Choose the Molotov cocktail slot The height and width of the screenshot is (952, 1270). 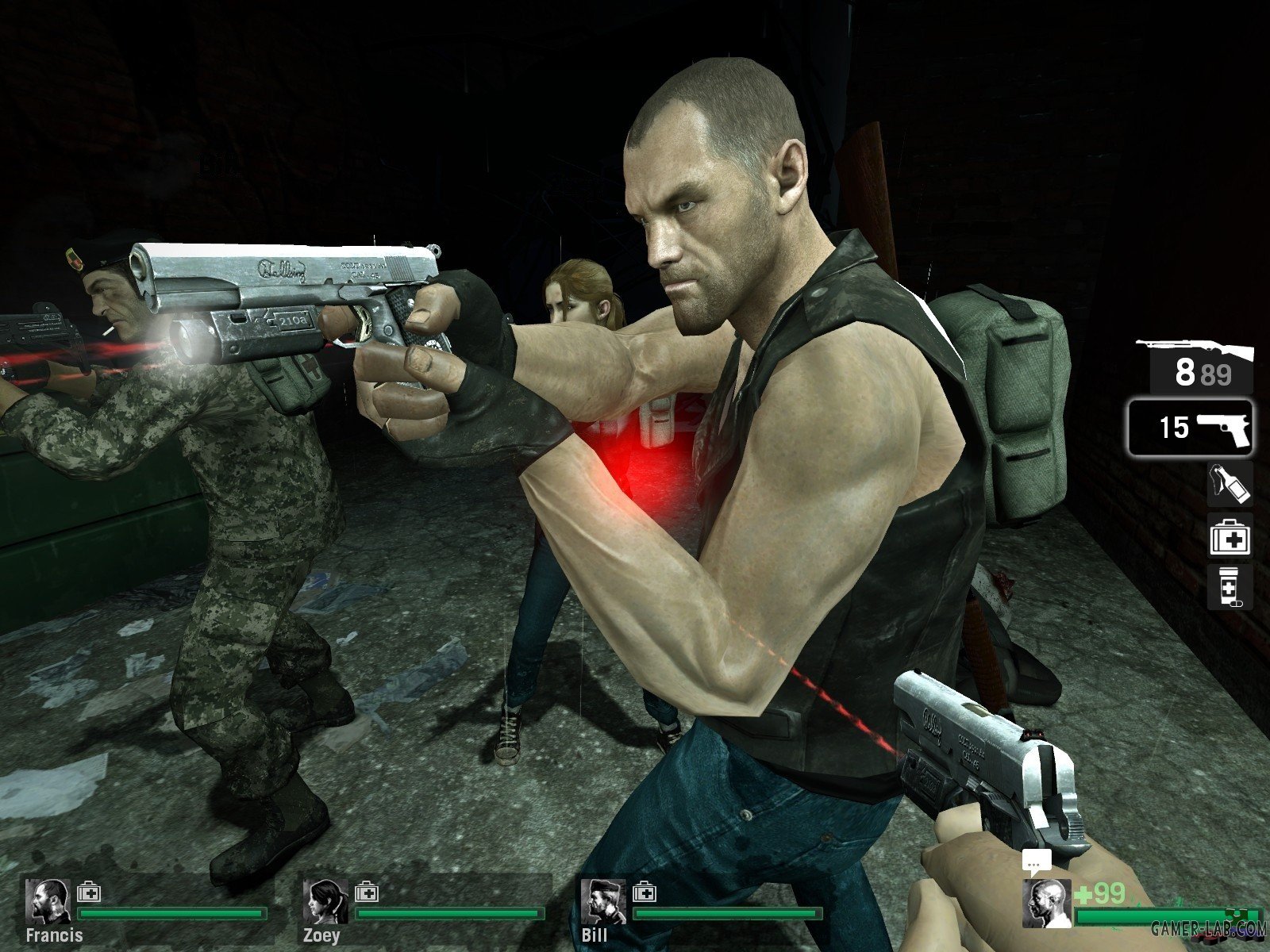point(1230,483)
